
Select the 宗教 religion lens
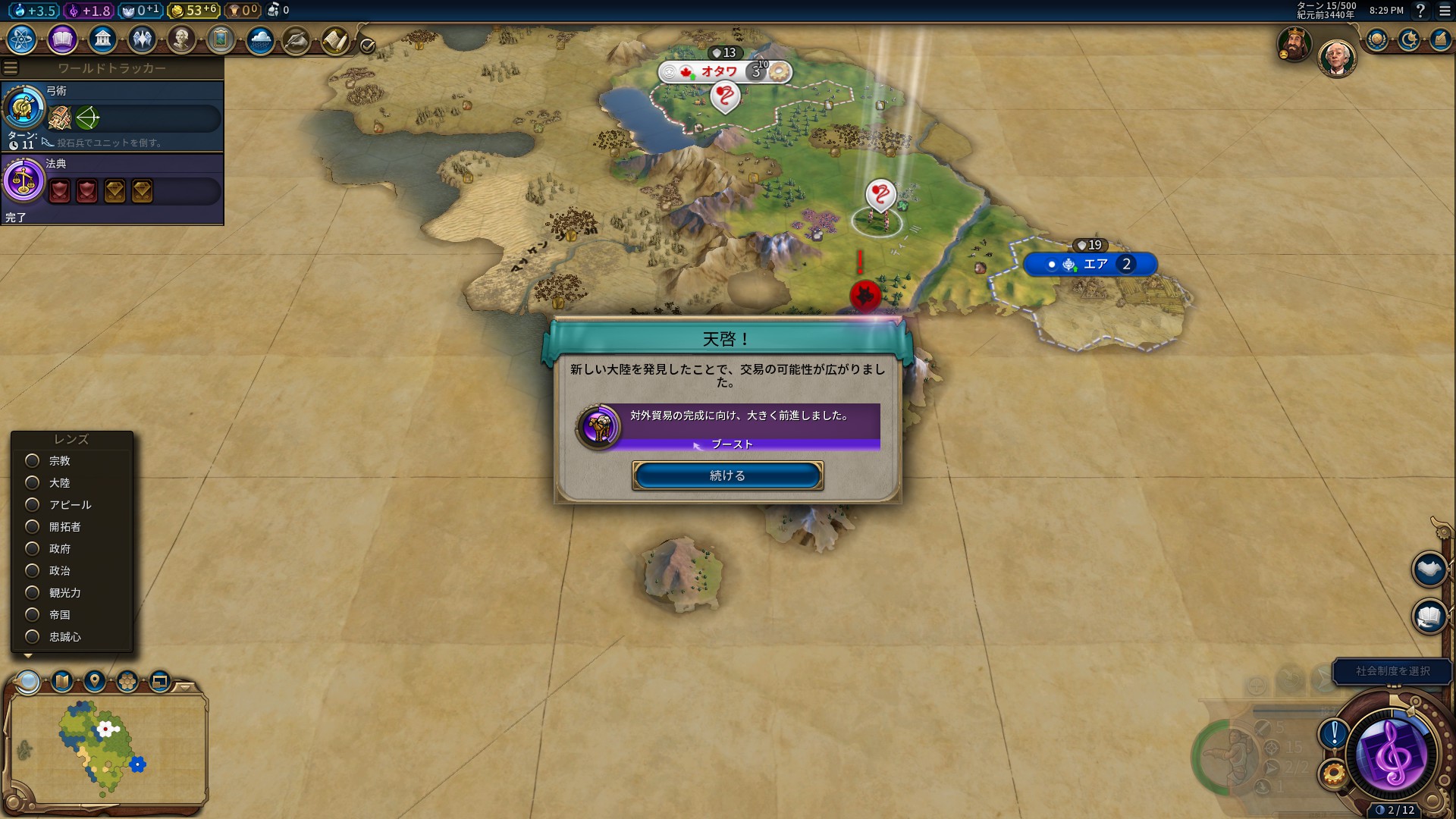[x=33, y=460]
